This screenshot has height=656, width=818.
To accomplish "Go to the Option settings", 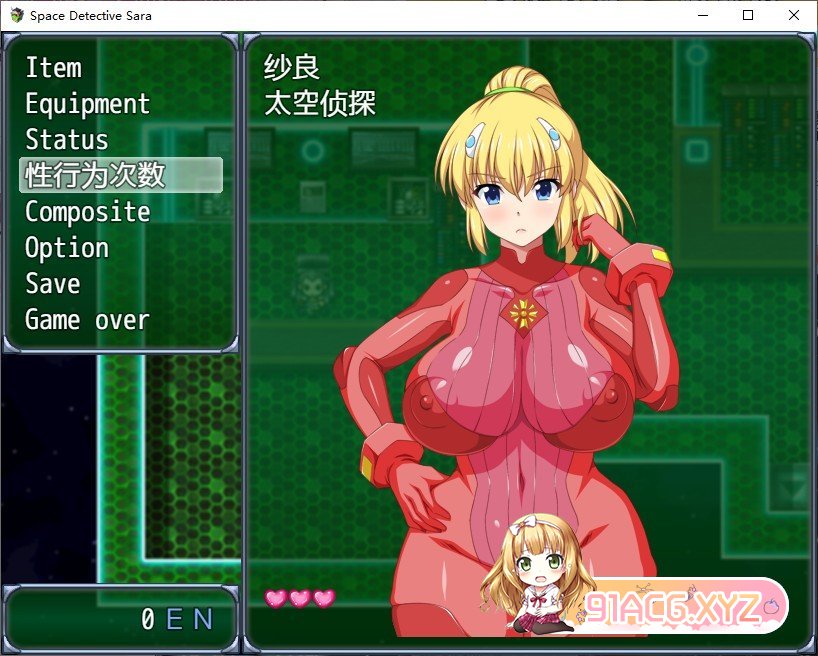I will tap(67, 248).
